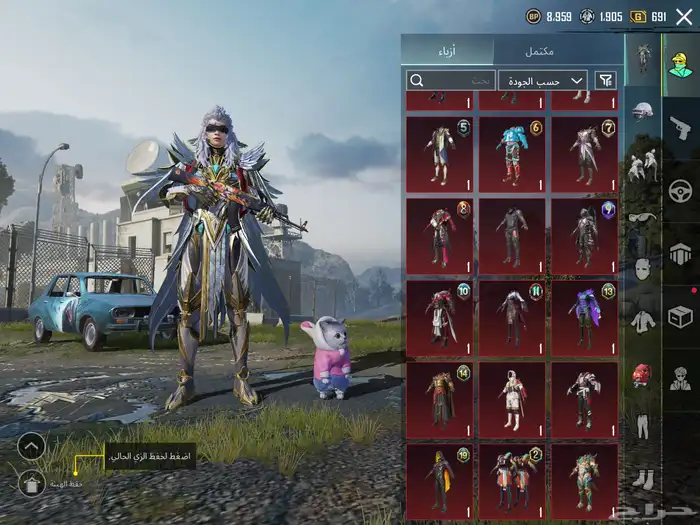Viewport: 700px width, 525px height.
Task: Open the helmet category
Action: tap(642, 111)
